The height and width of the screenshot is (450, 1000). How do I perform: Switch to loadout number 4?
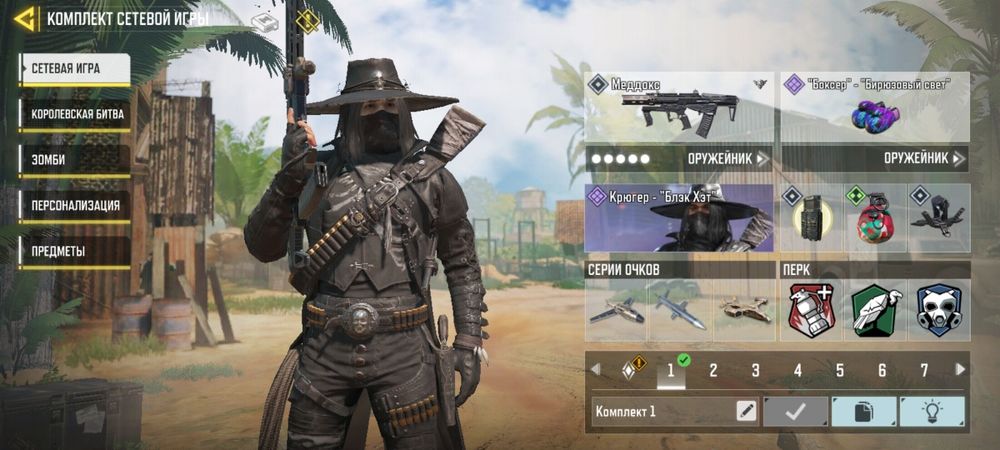coord(798,371)
